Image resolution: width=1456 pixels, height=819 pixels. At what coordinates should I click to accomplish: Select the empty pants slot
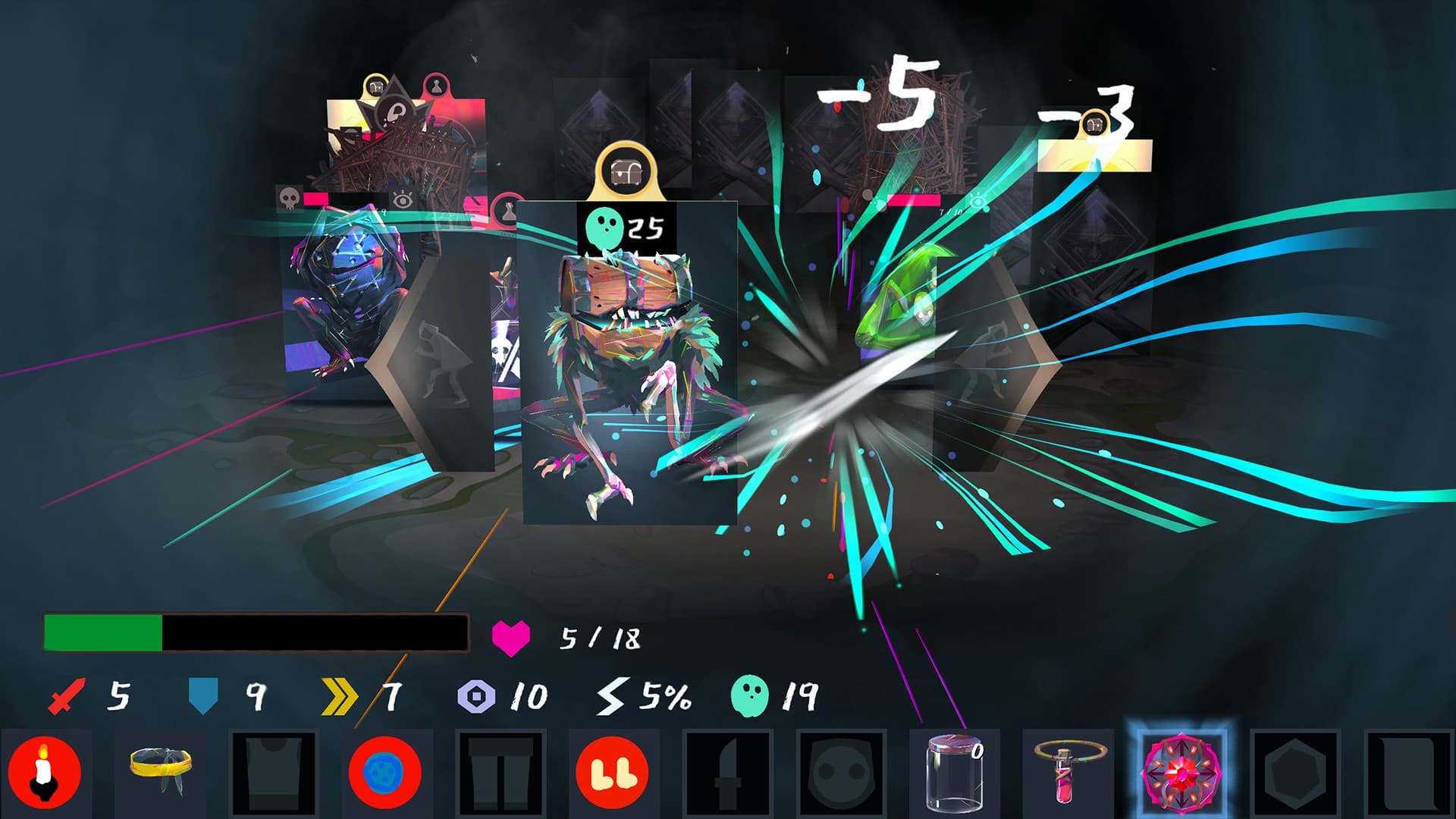point(500,772)
